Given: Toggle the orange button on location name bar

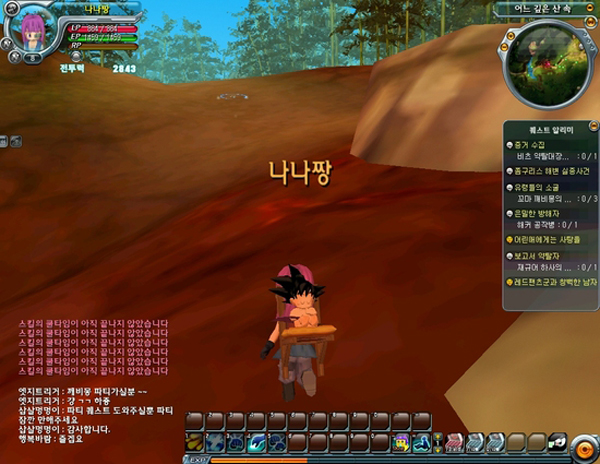Looking at the screenshot, I should (587, 9).
